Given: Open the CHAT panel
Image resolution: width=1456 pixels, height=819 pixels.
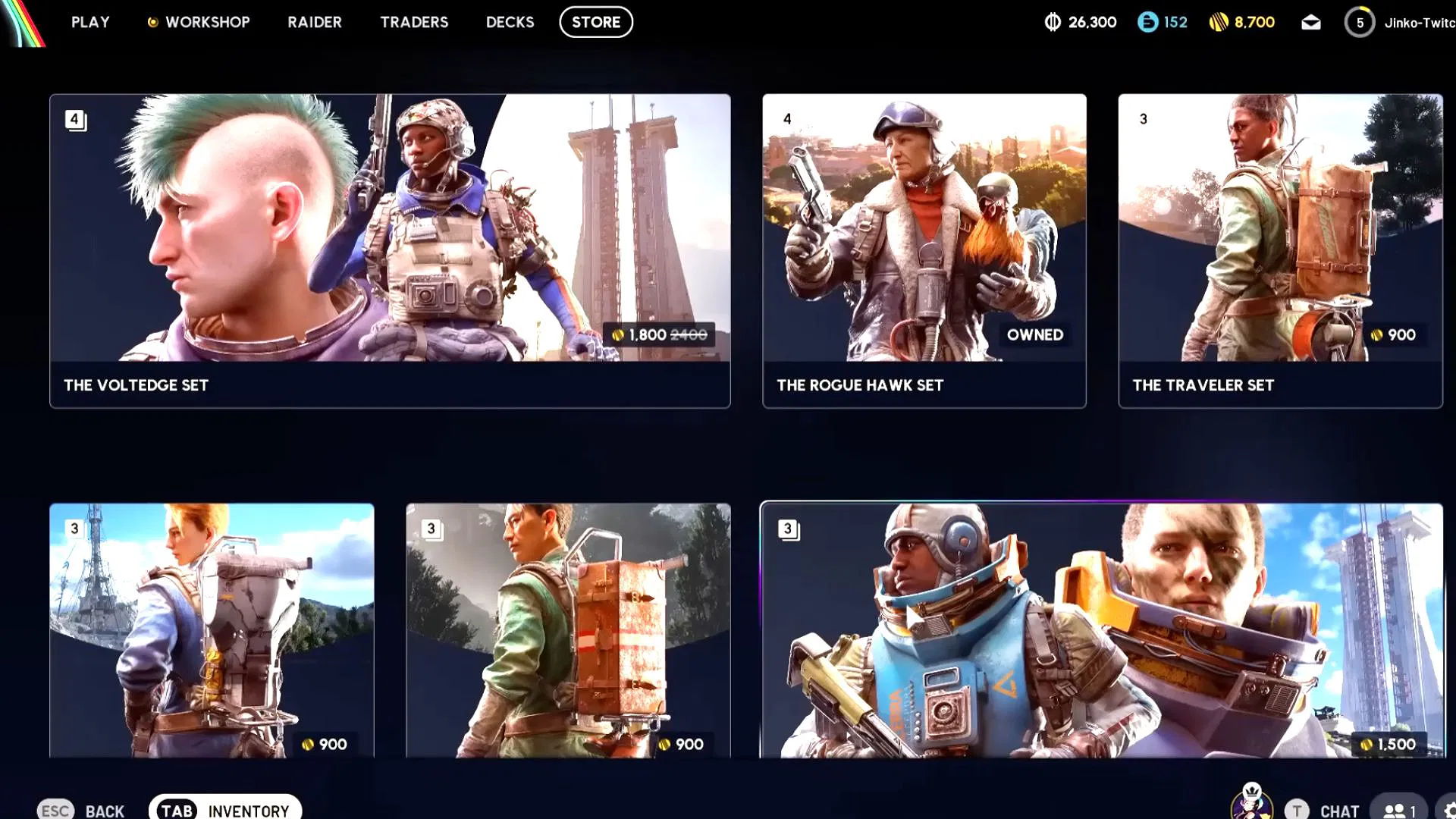Looking at the screenshot, I should (x=1339, y=810).
